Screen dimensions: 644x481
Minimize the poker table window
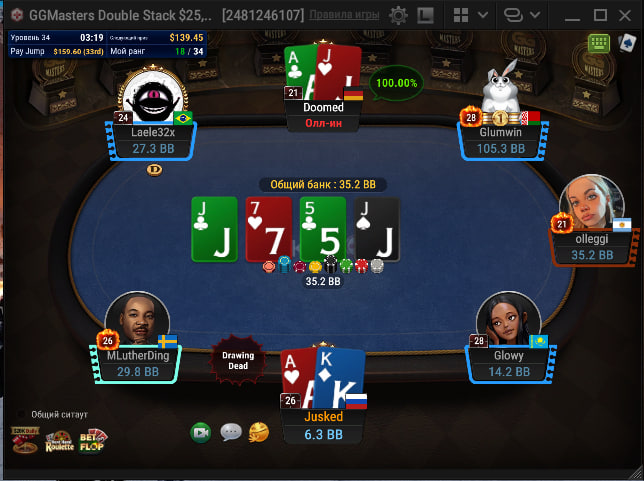(573, 15)
